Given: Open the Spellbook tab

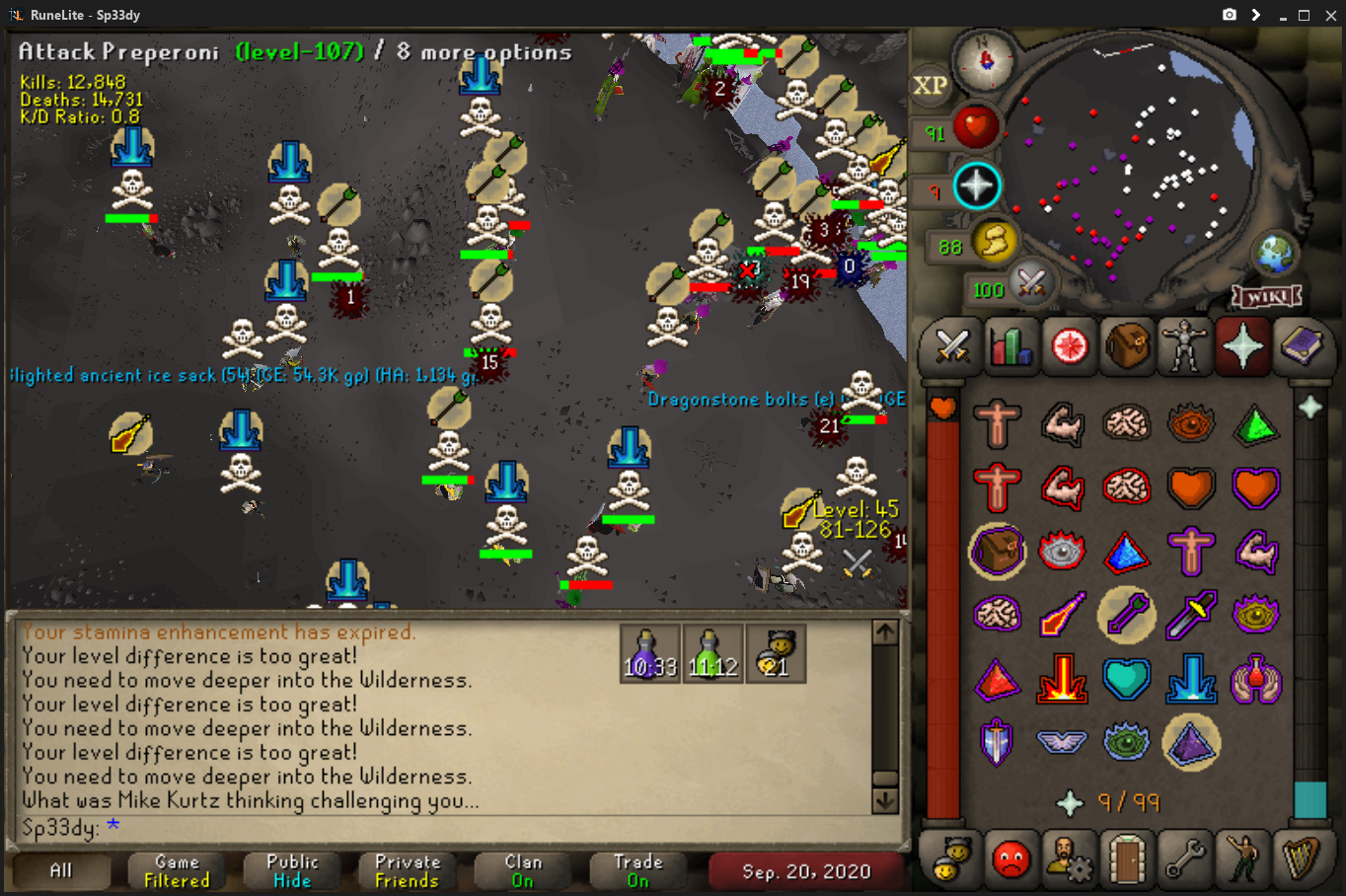Looking at the screenshot, I should 1301,346.
